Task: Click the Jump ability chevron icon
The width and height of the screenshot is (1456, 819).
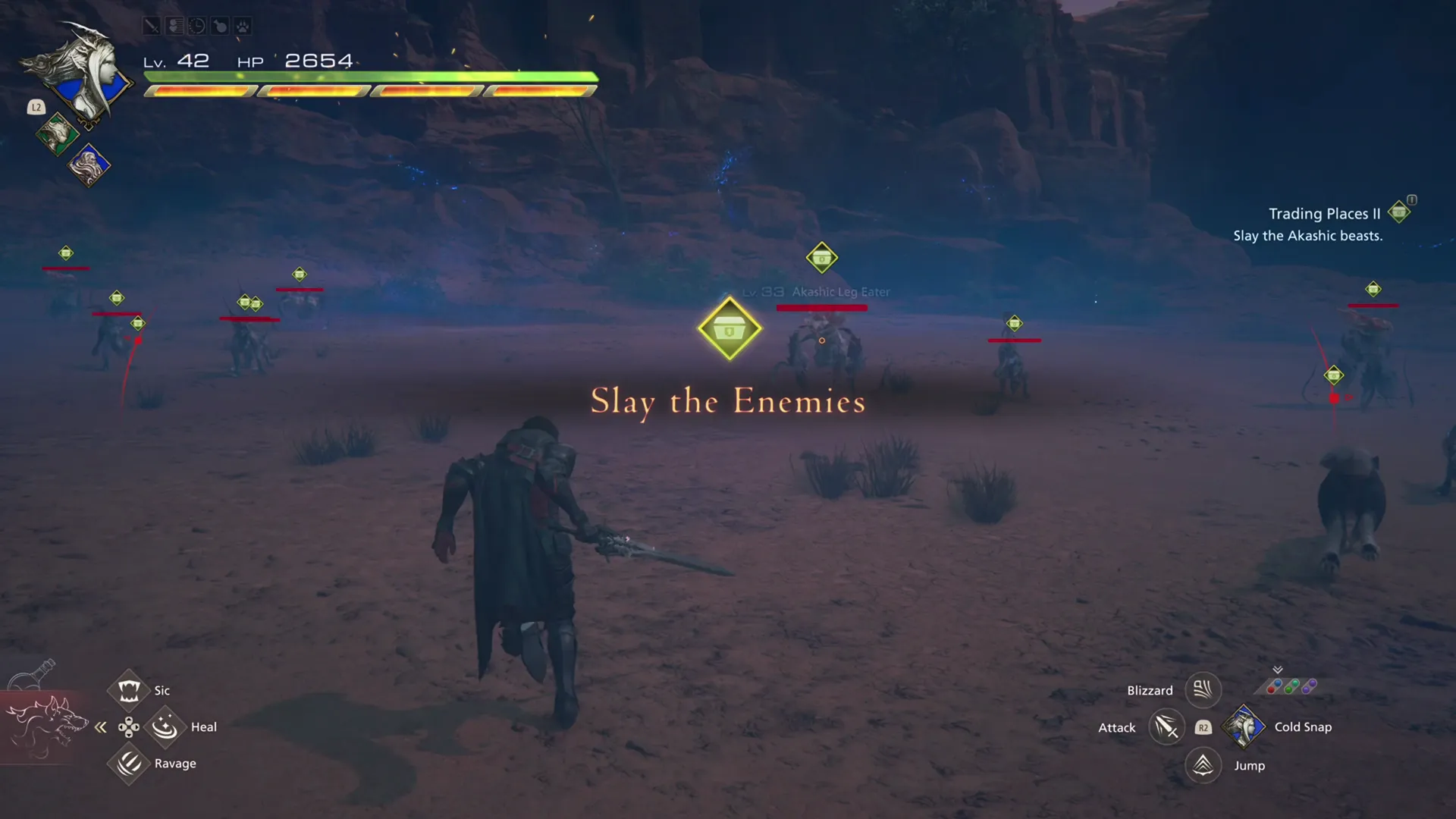Action: pos(1203,765)
